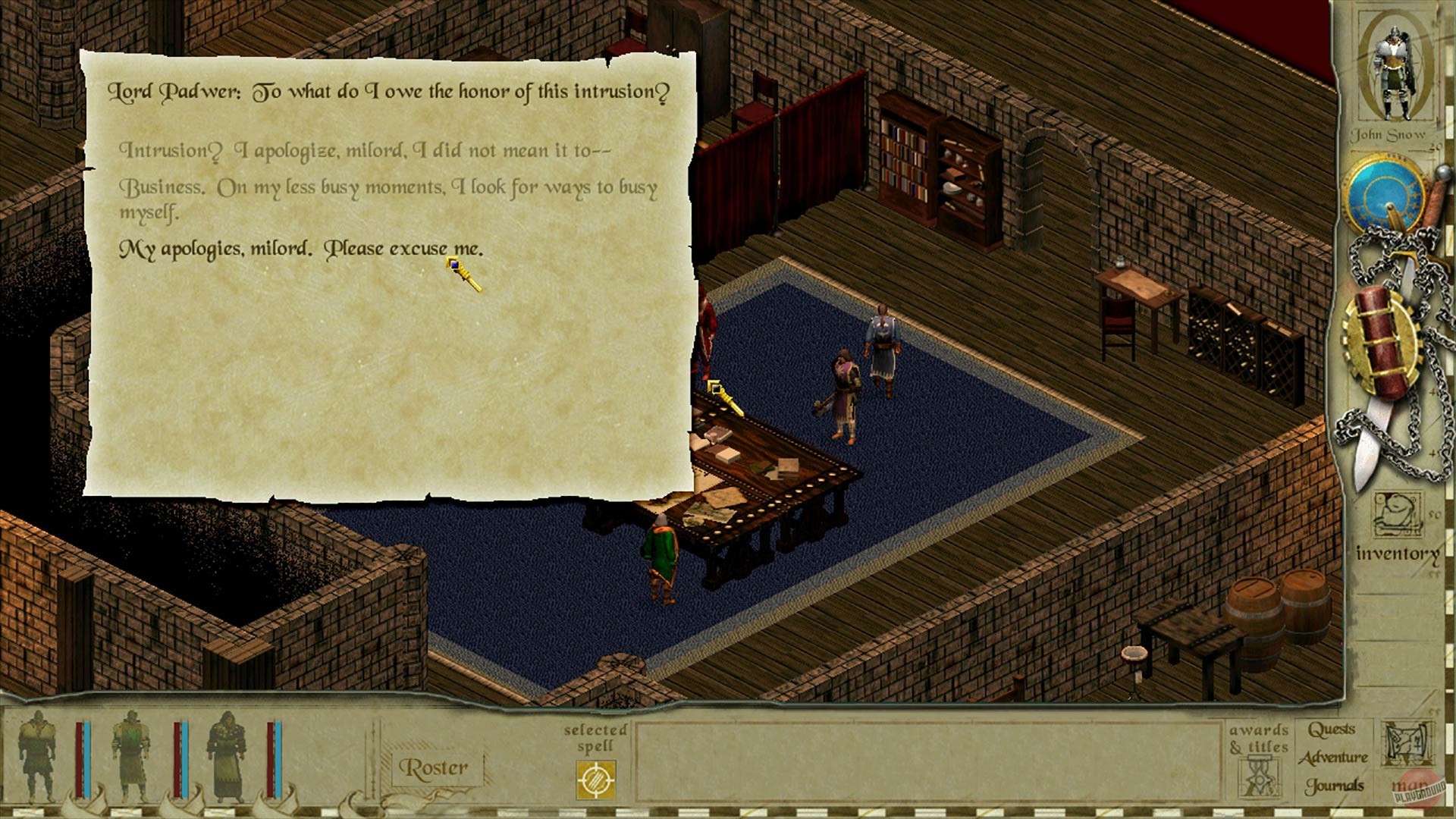Open the Adventure journal
The image size is (1456, 819).
(x=1332, y=757)
